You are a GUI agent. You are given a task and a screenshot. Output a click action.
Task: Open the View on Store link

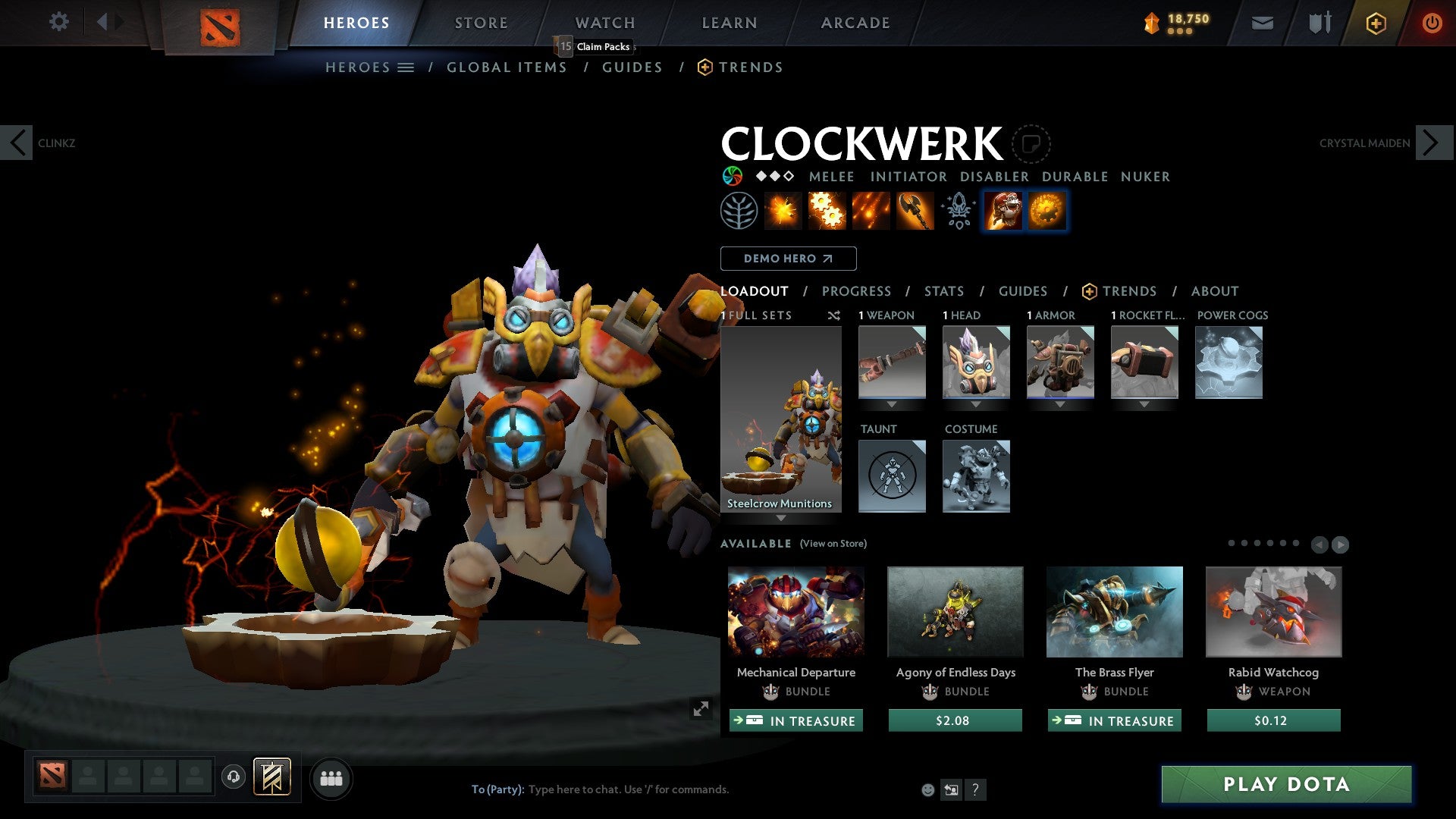pos(834,544)
